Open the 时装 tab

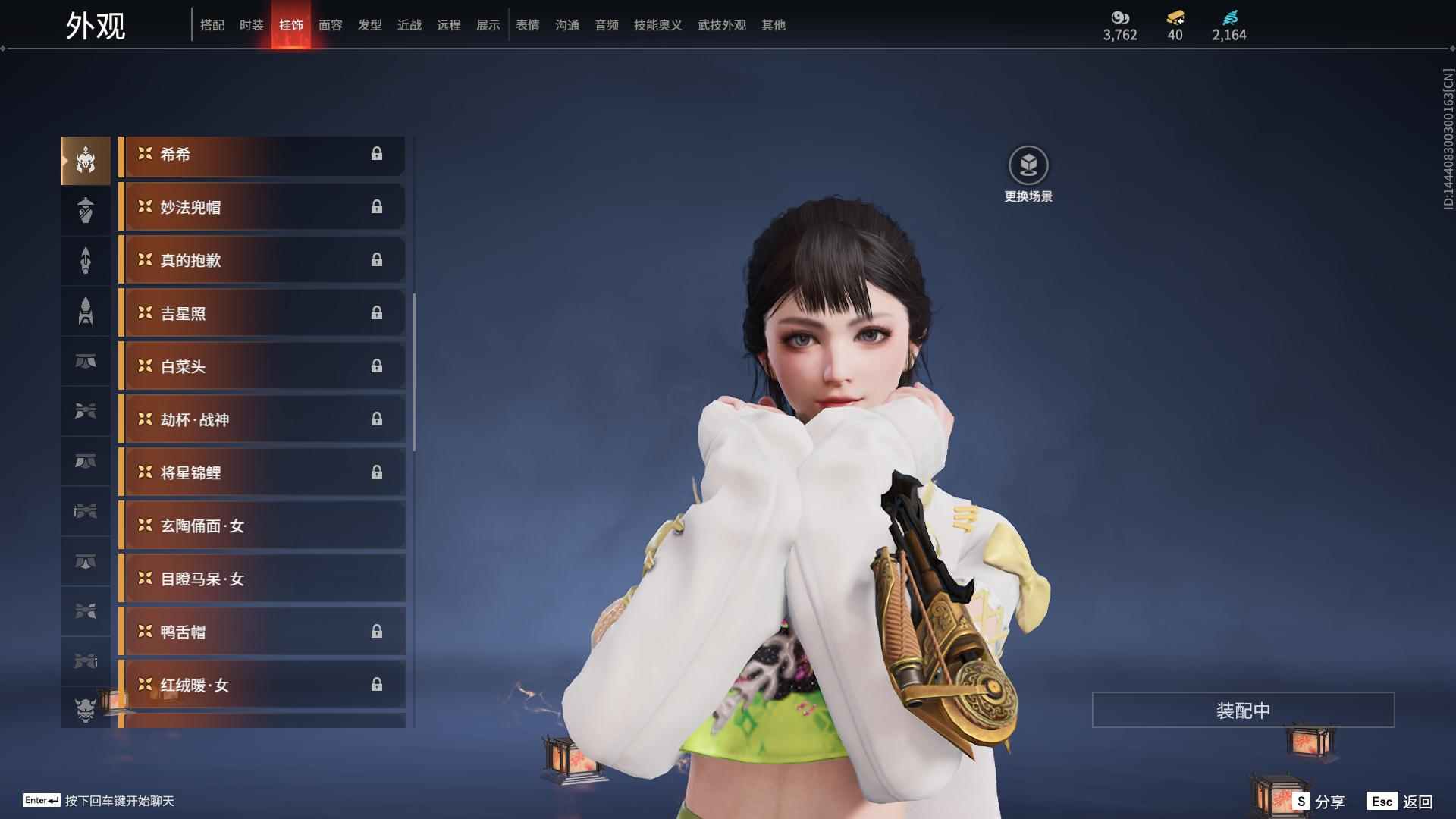(252, 25)
